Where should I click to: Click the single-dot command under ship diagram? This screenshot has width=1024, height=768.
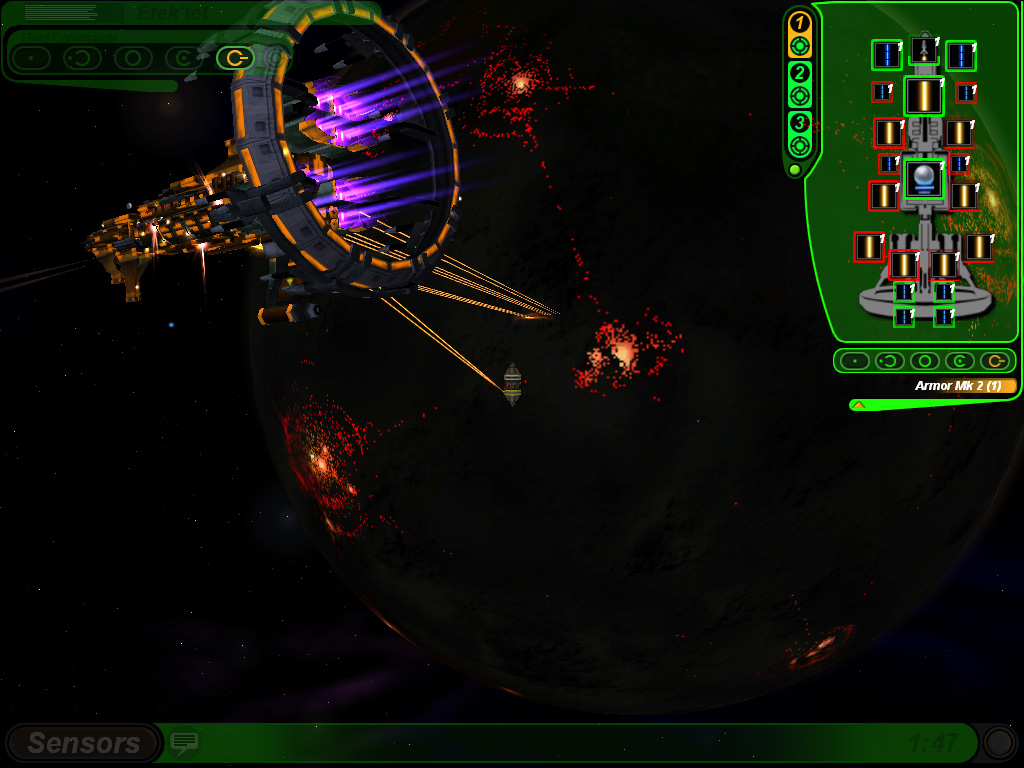coord(853,361)
